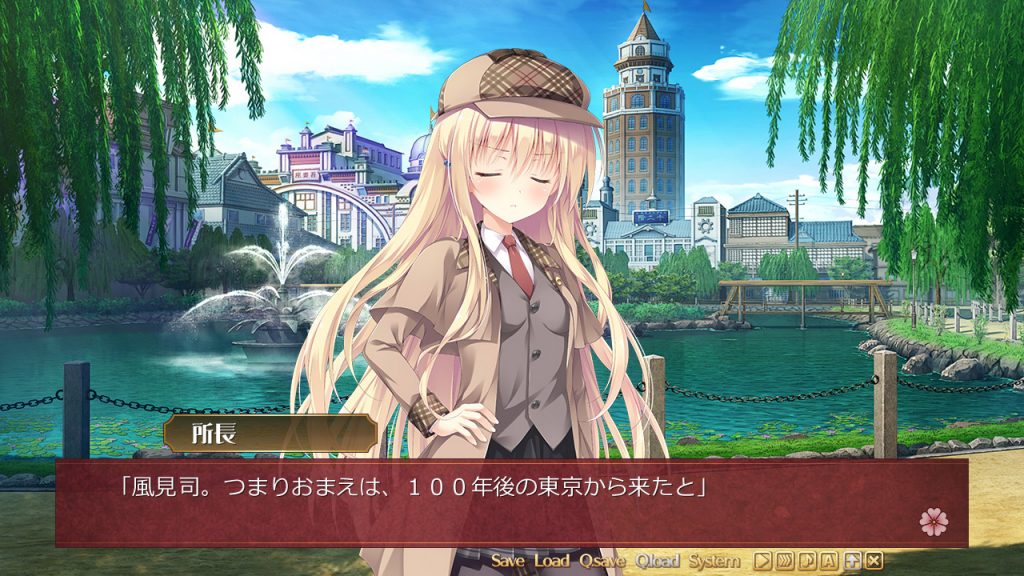Click the letter A icon button
Screen dimensions: 1024x576
[829, 561]
